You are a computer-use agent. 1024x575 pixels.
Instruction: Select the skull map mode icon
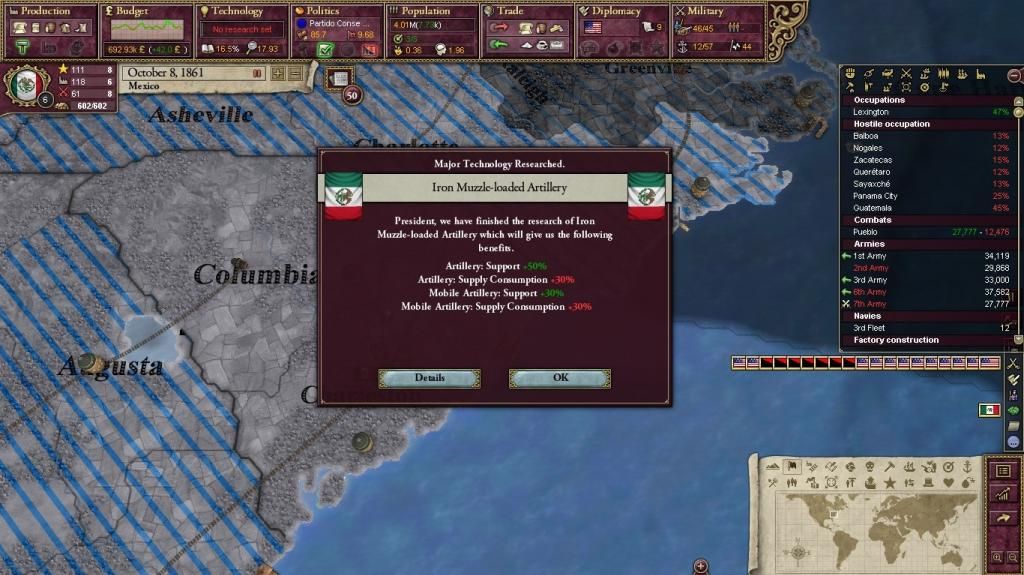(x=869, y=467)
